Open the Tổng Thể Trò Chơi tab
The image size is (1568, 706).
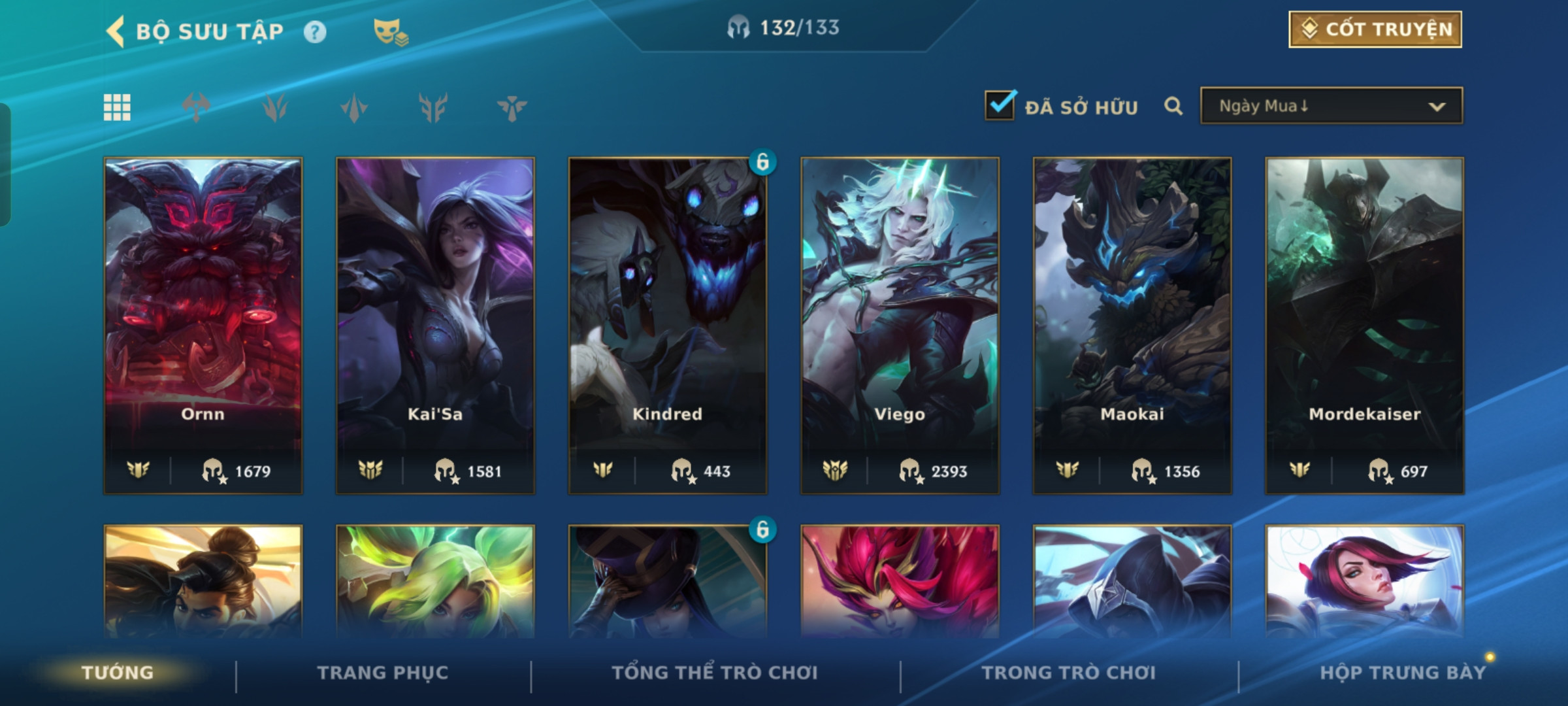(x=715, y=673)
